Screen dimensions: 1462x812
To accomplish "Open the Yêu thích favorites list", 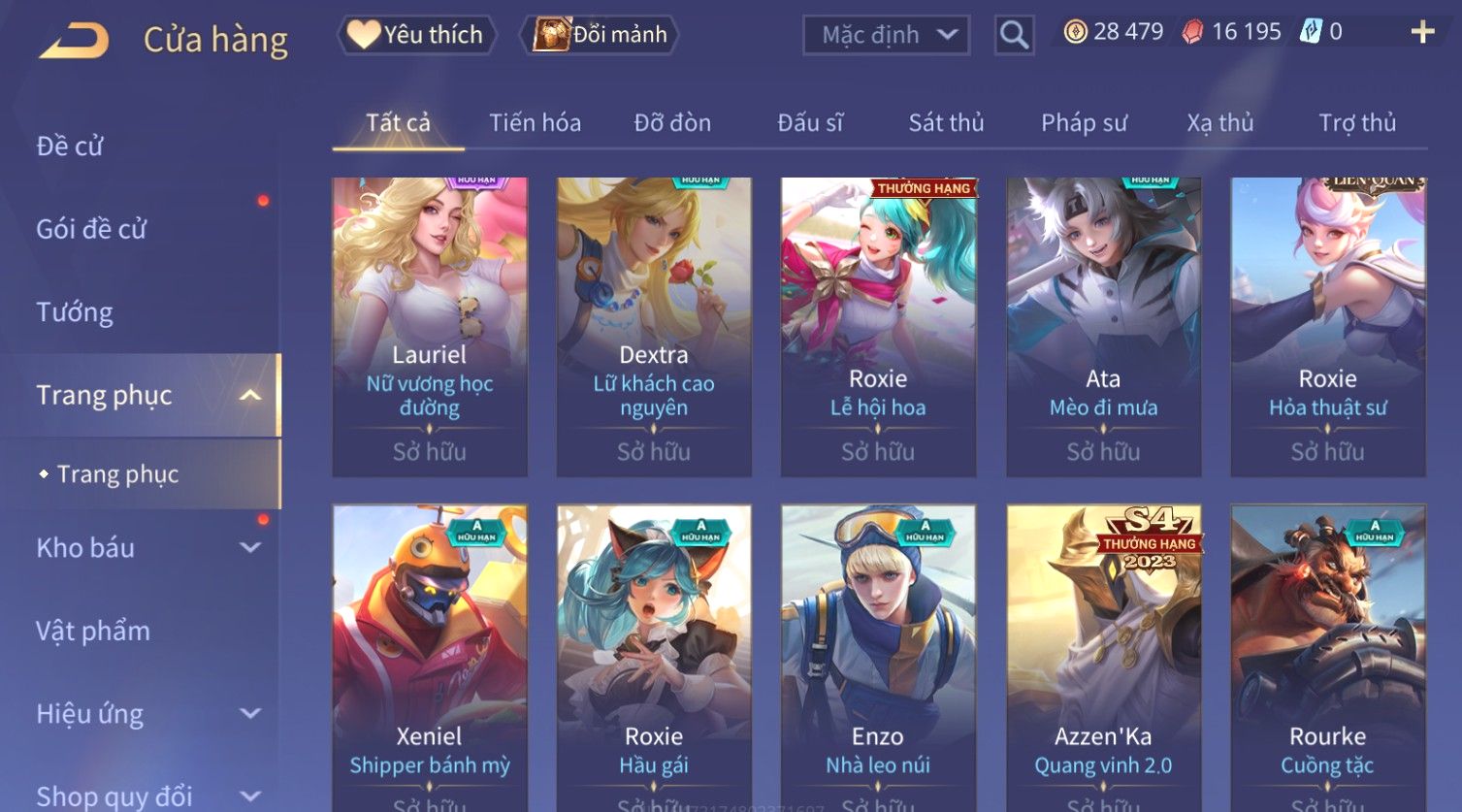I will pyautogui.click(x=416, y=35).
